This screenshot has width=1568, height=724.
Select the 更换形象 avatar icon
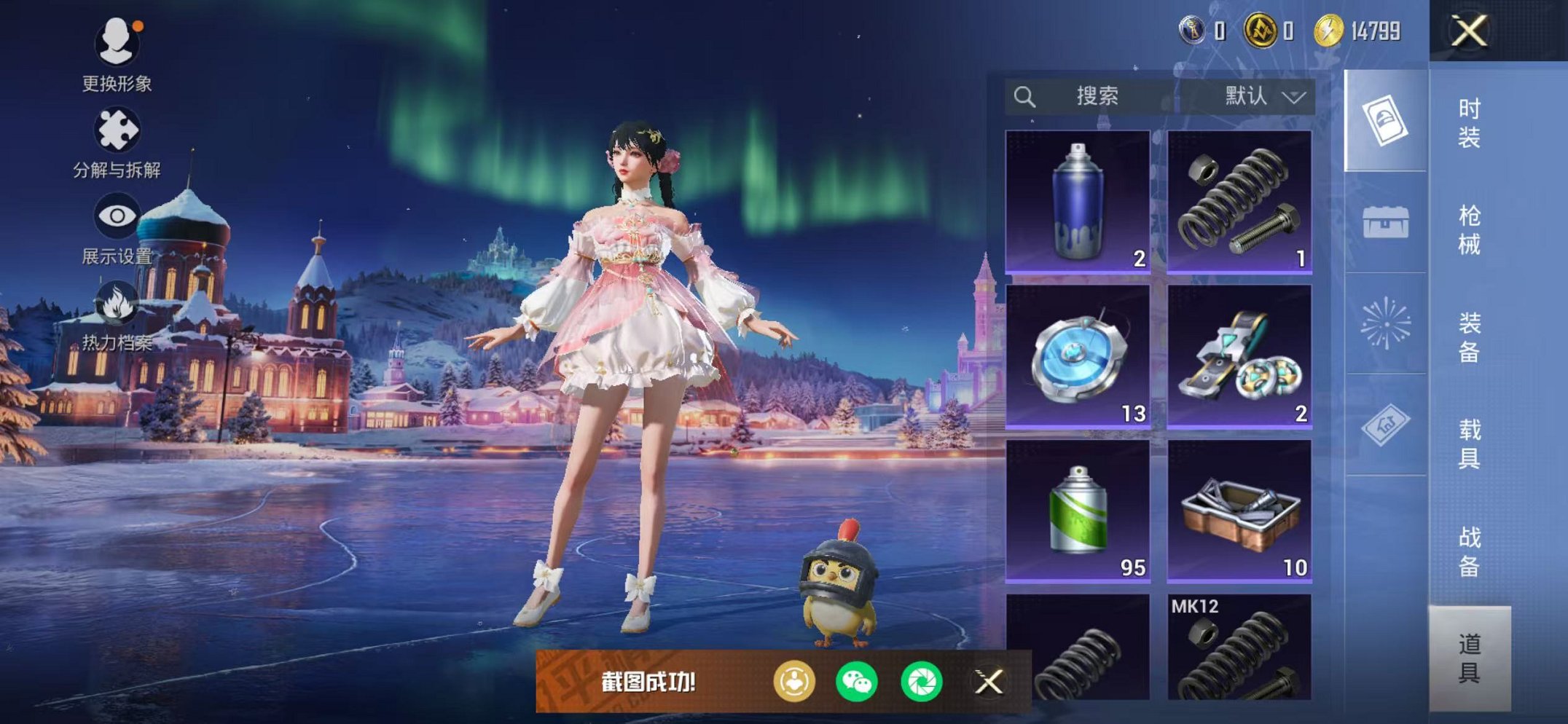pyautogui.click(x=117, y=44)
